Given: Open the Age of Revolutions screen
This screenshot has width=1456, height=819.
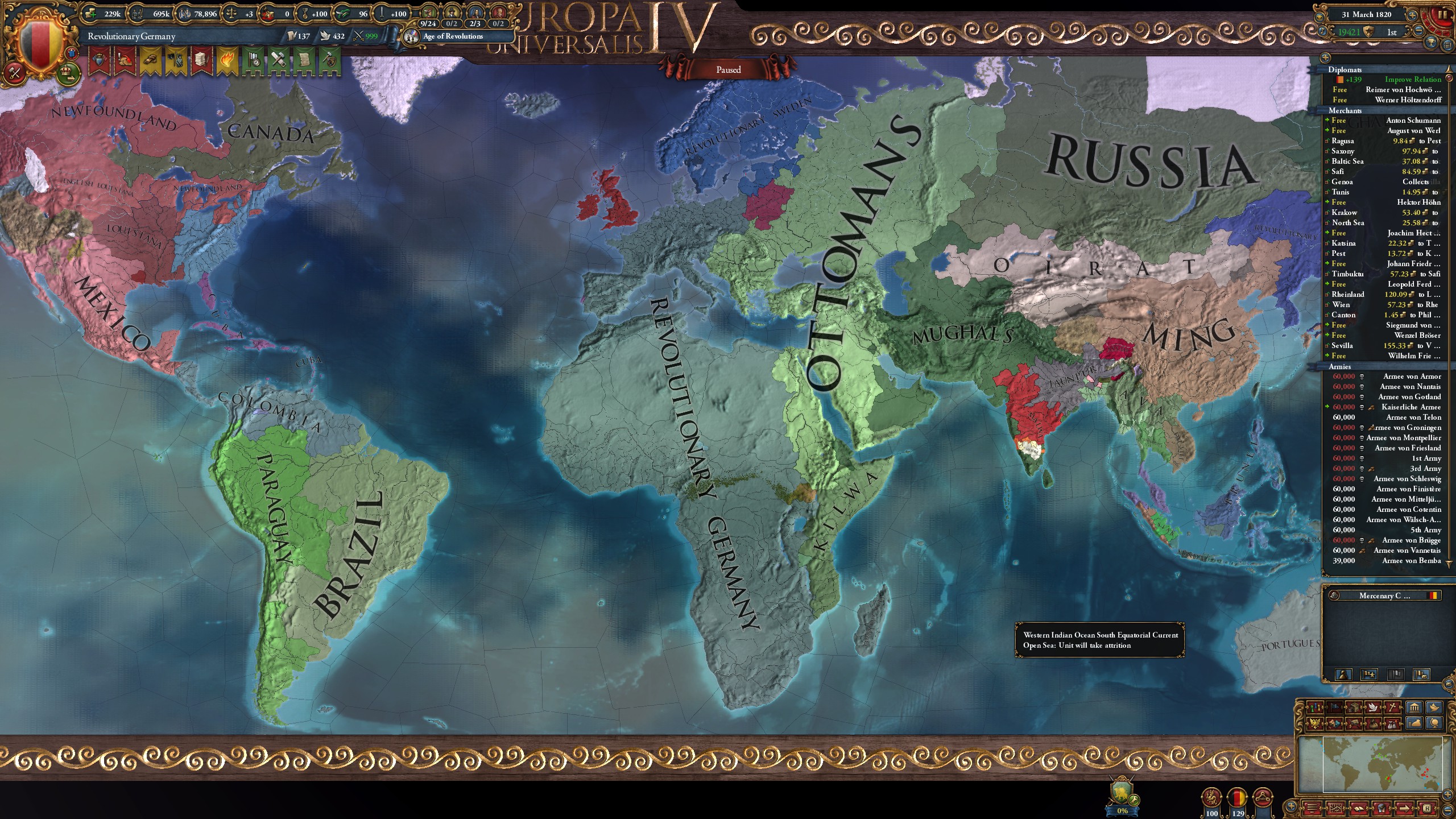Looking at the screenshot, I should click(451, 36).
